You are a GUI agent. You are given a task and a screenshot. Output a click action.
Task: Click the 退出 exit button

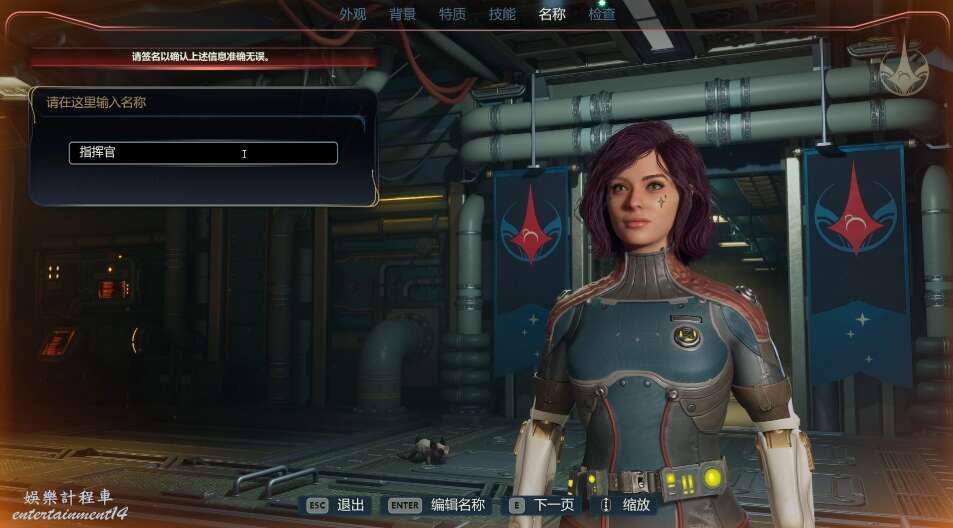pos(339,505)
